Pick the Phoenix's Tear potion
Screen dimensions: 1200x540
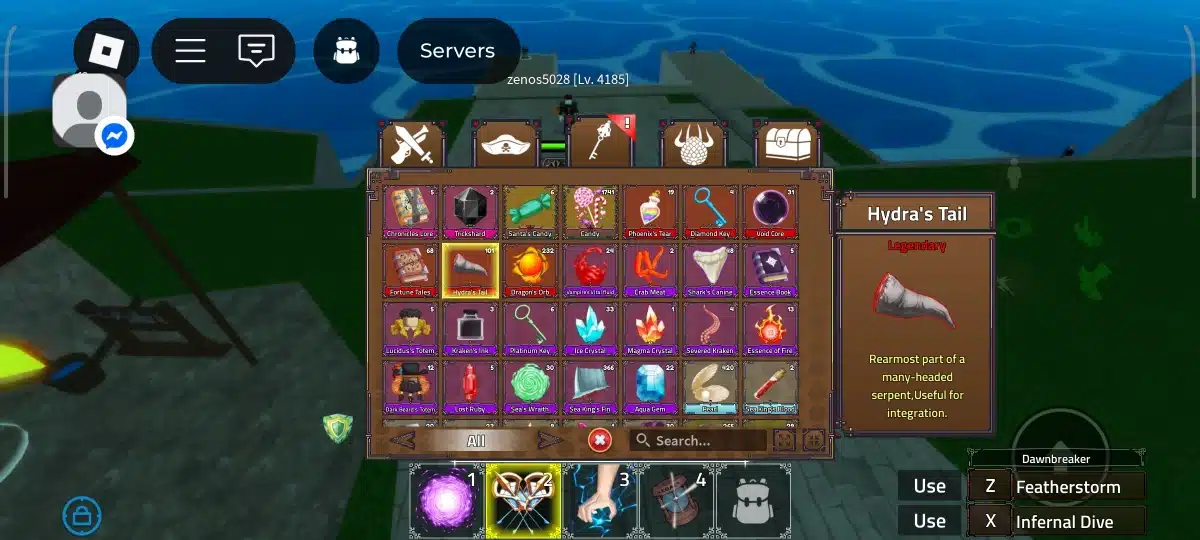pyautogui.click(x=650, y=211)
